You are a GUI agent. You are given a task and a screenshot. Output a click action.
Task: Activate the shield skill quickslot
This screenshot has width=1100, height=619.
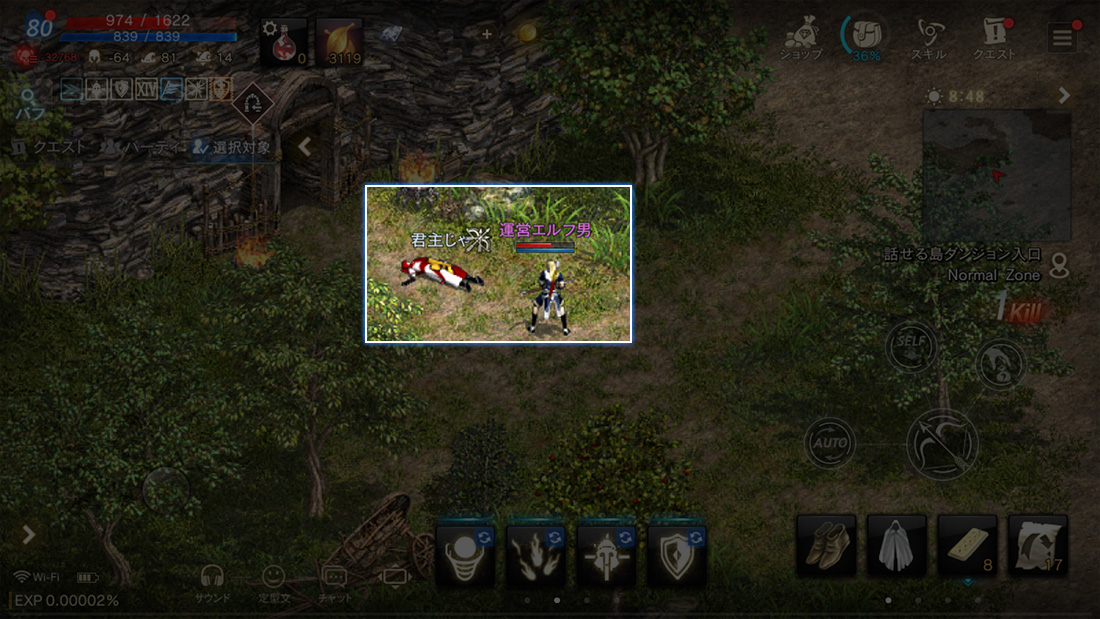tap(677, 553)
